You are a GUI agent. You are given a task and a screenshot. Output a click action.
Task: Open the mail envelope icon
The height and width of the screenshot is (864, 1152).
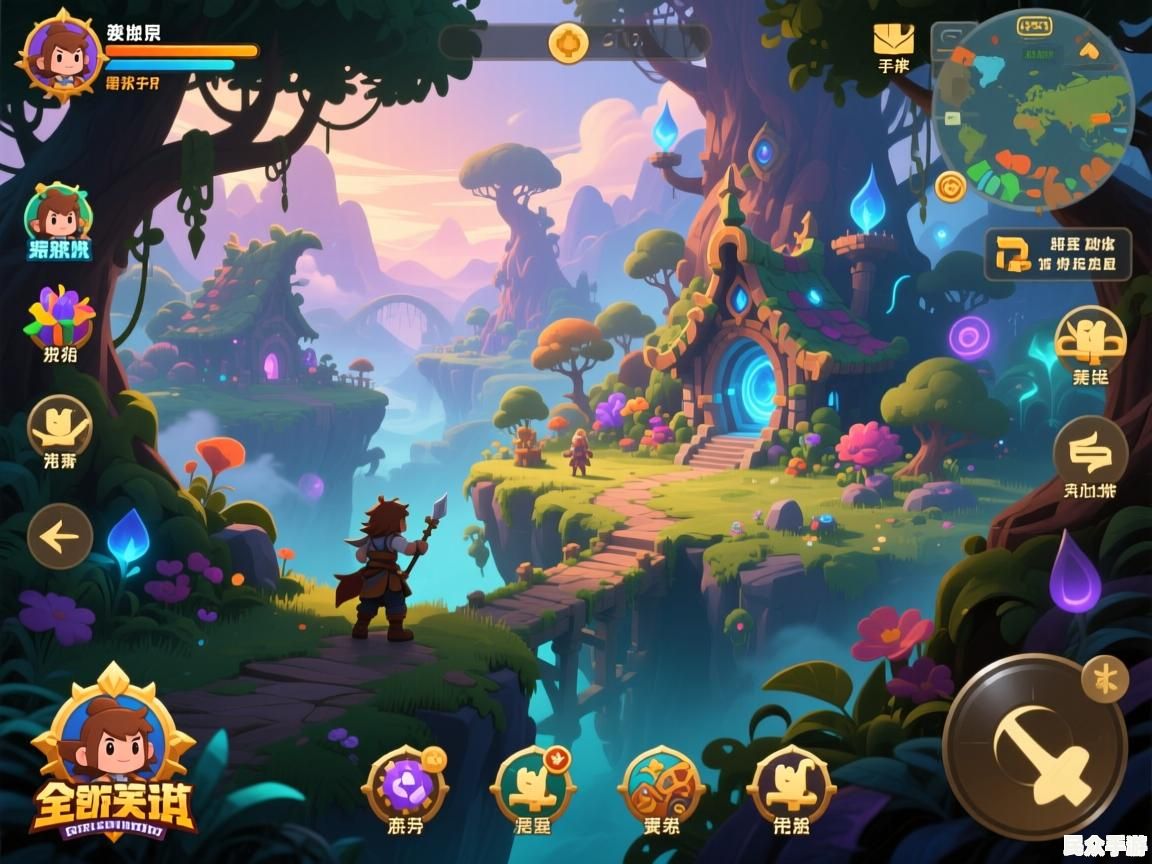(893, 41)
